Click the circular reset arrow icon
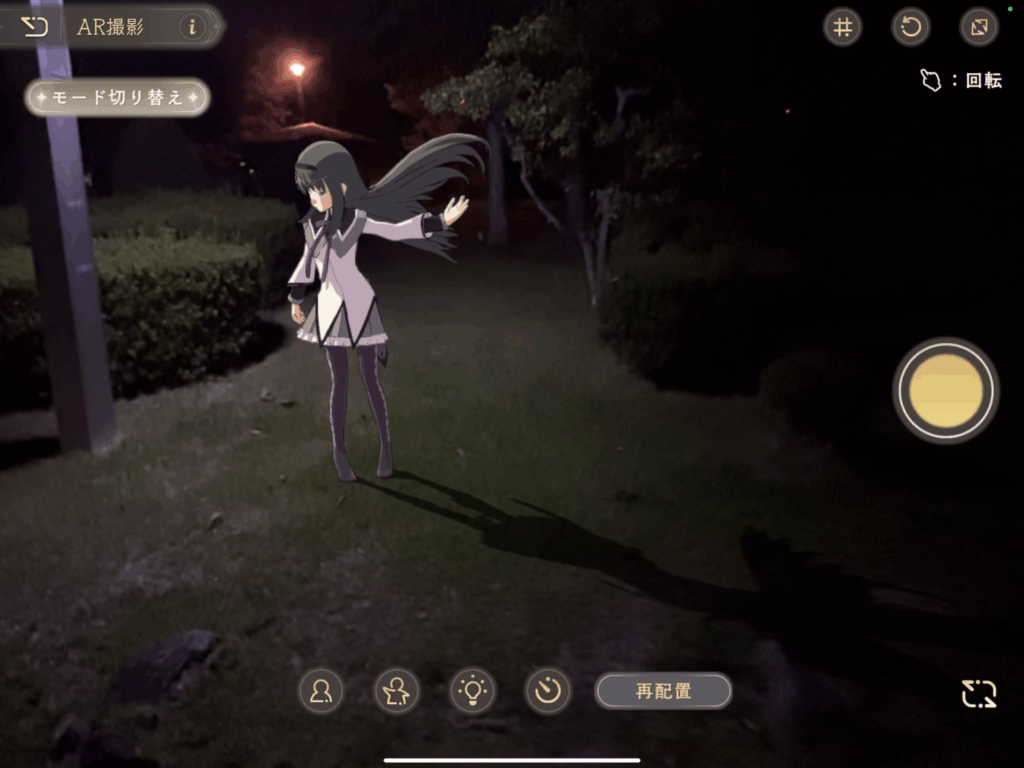1024x768 pixels. coord(911,27)
